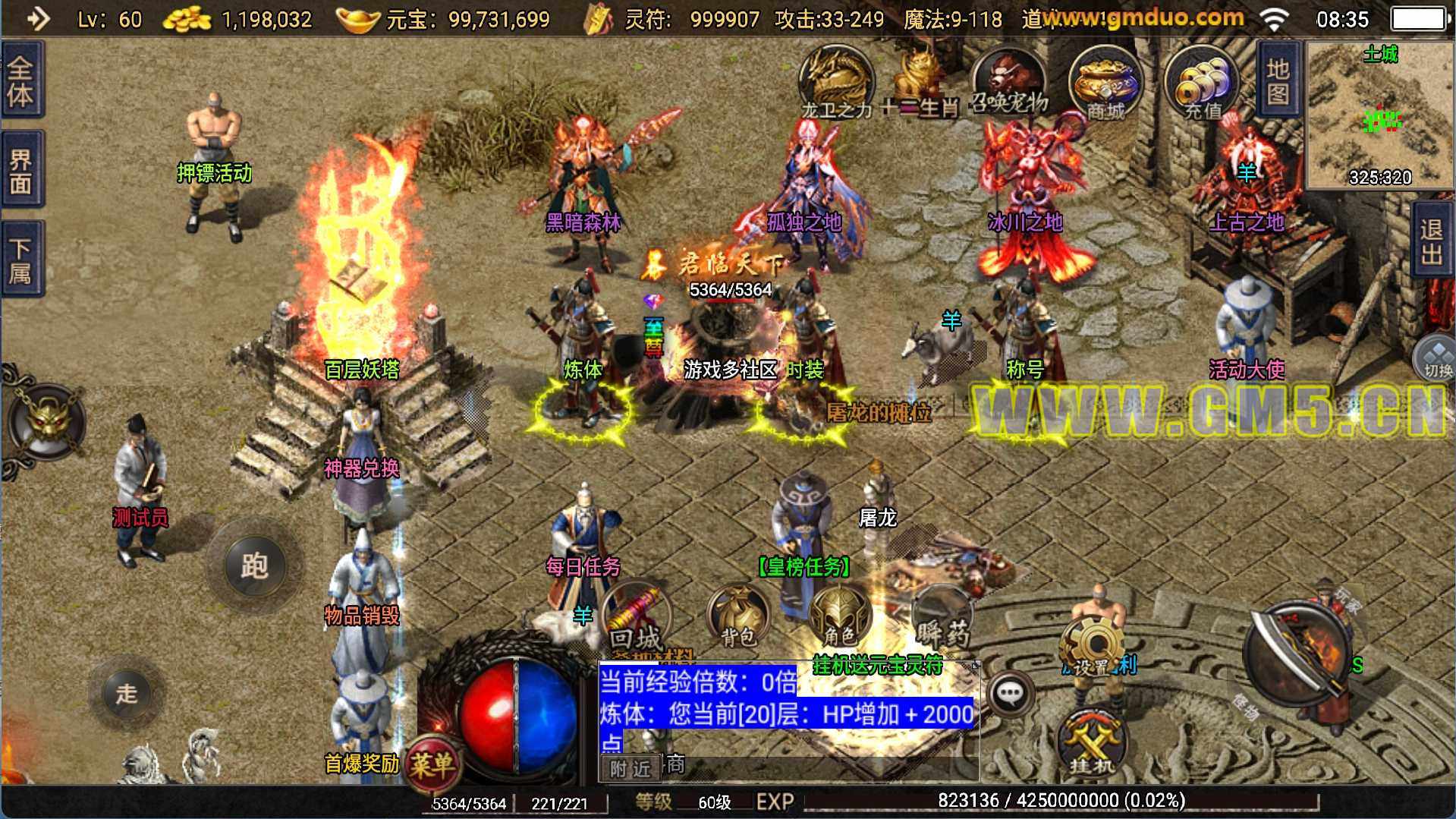Viewport: 1456px width, 819px height.
Task: Select the 界面 side tab
Action: (21, 170)
